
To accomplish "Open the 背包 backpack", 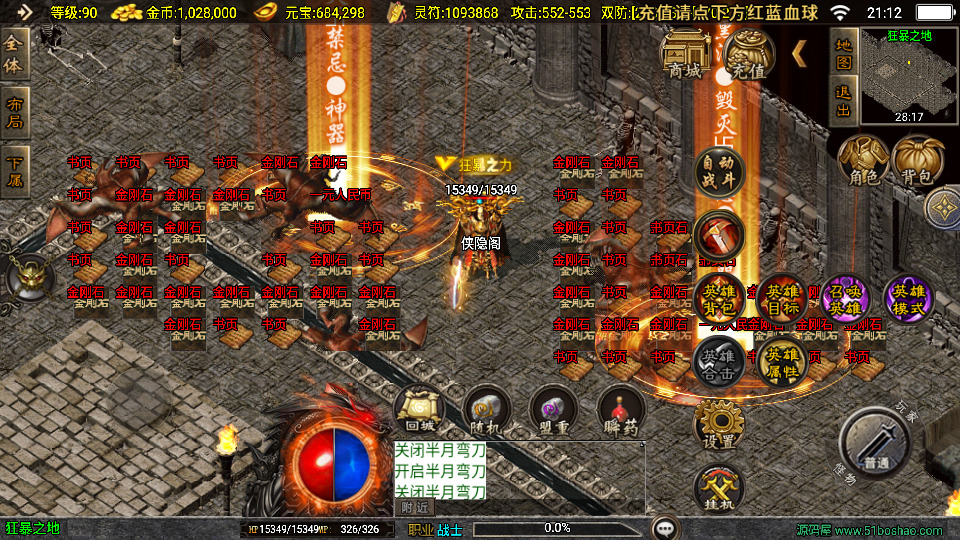I will coord(917,160).
